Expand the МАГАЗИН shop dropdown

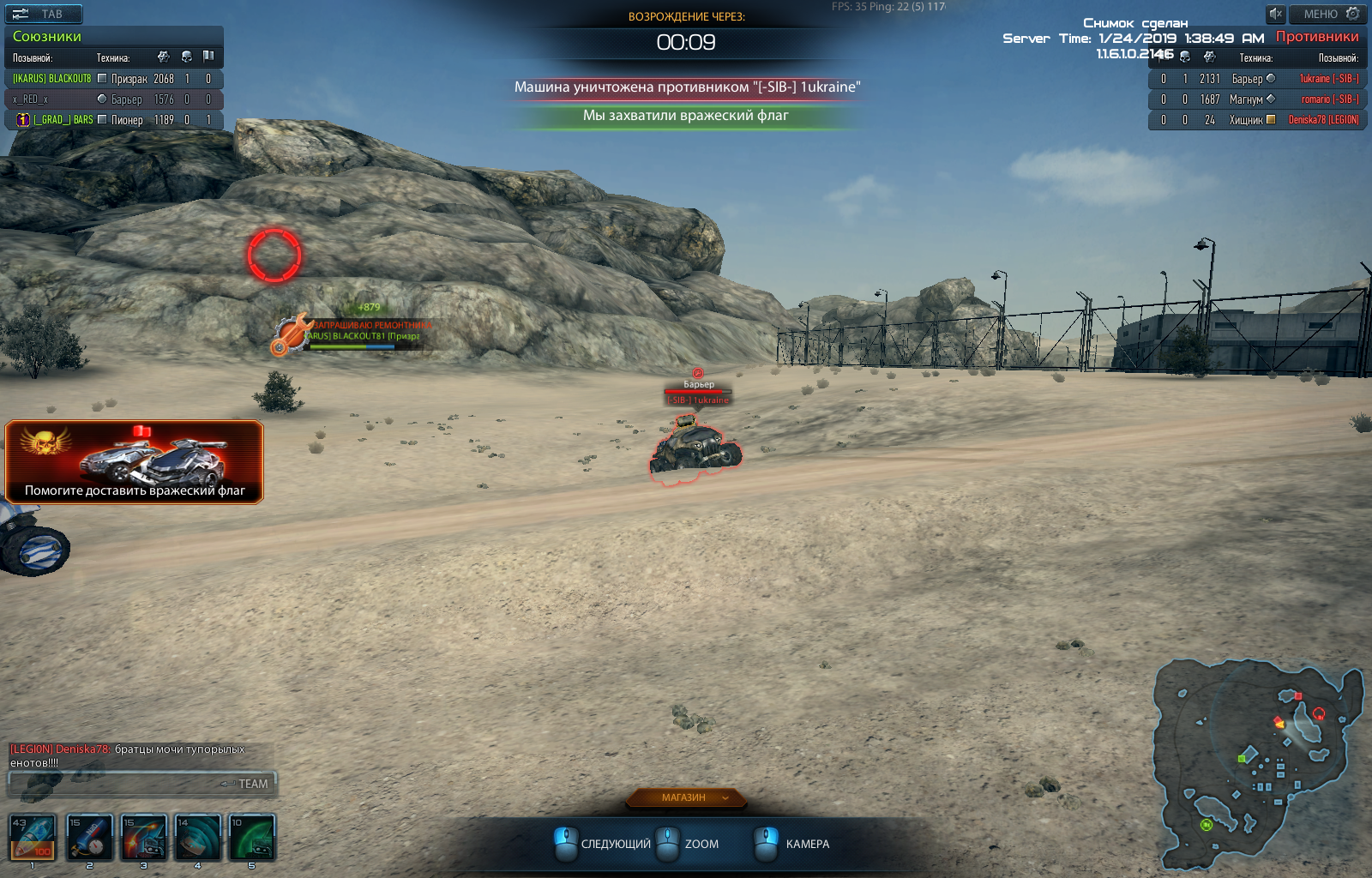coord(686,798)
